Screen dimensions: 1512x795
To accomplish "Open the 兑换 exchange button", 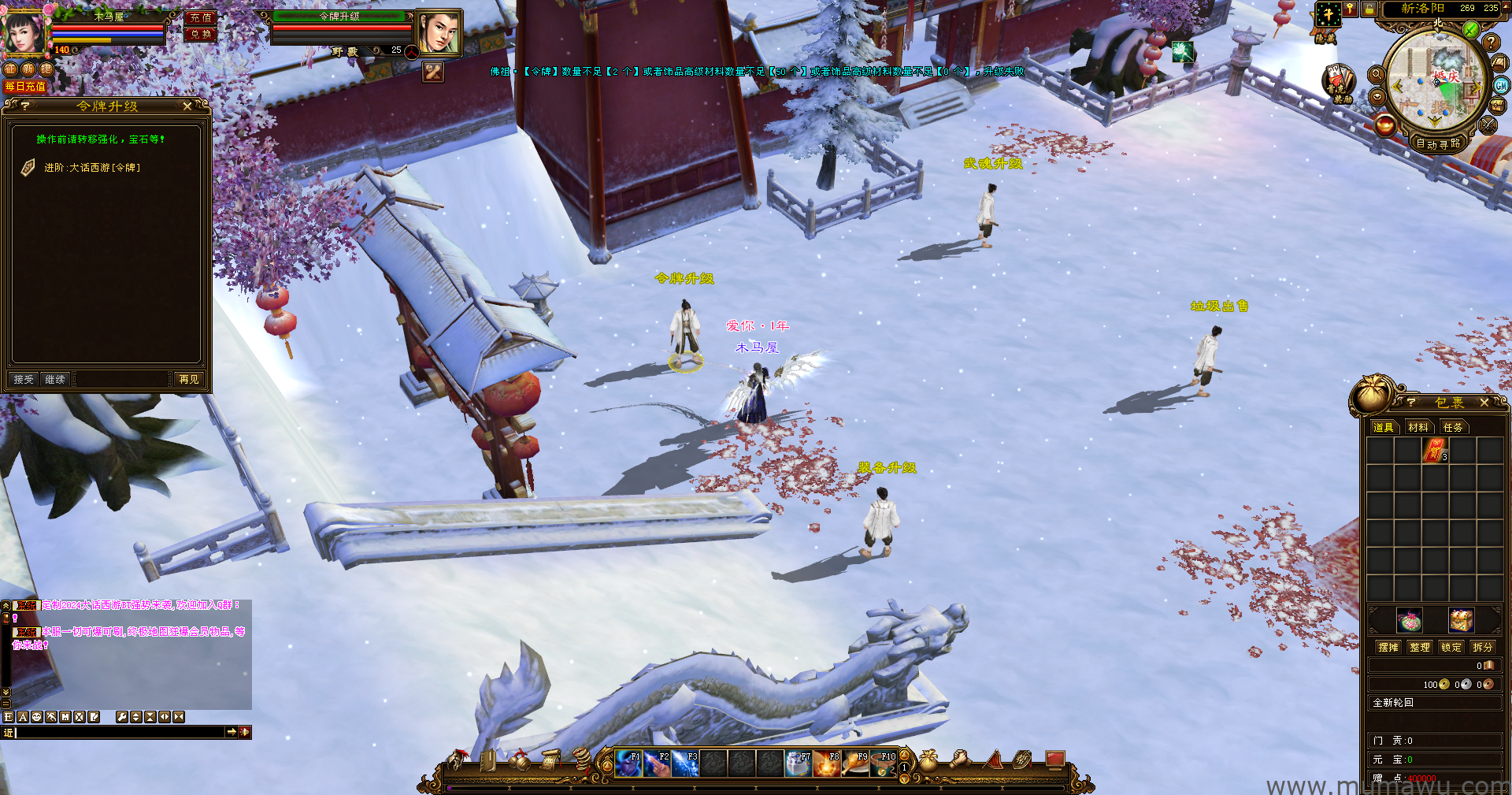I will [x=201, y=34].
